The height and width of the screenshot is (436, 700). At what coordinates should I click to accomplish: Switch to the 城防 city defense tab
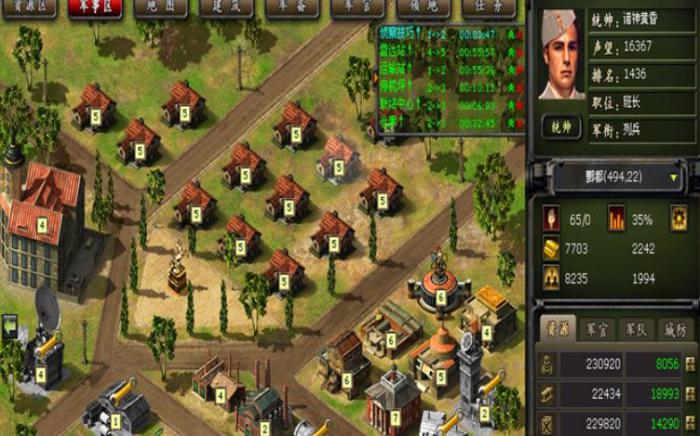(x=676, y=328)
